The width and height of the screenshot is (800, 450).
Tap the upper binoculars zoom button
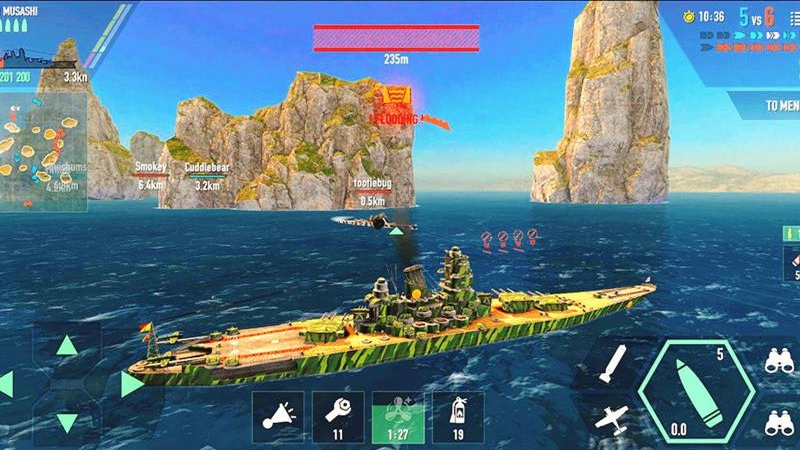tap(779, 362)
